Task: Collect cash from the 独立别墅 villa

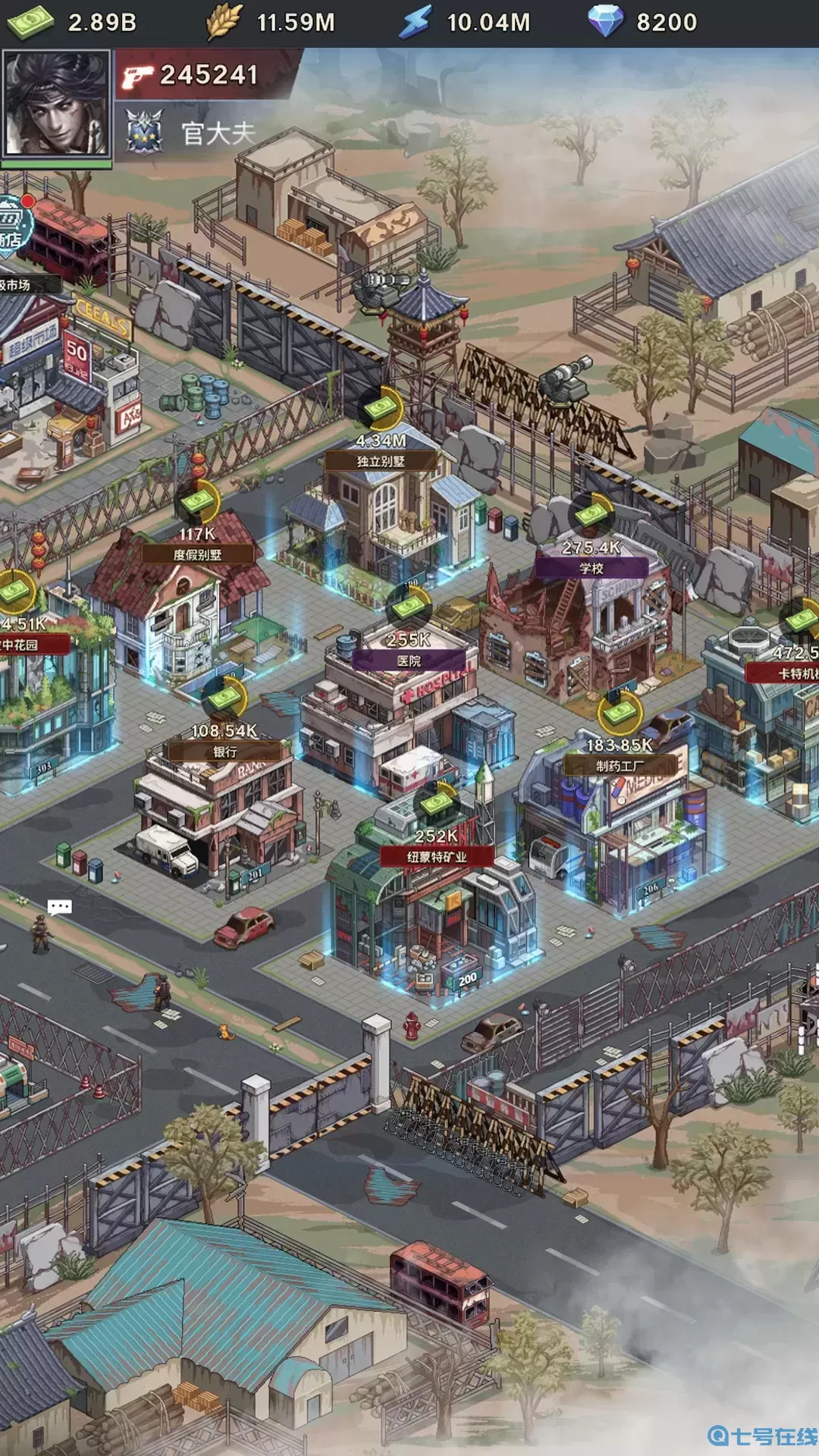Action: click(x=381, y=409)
